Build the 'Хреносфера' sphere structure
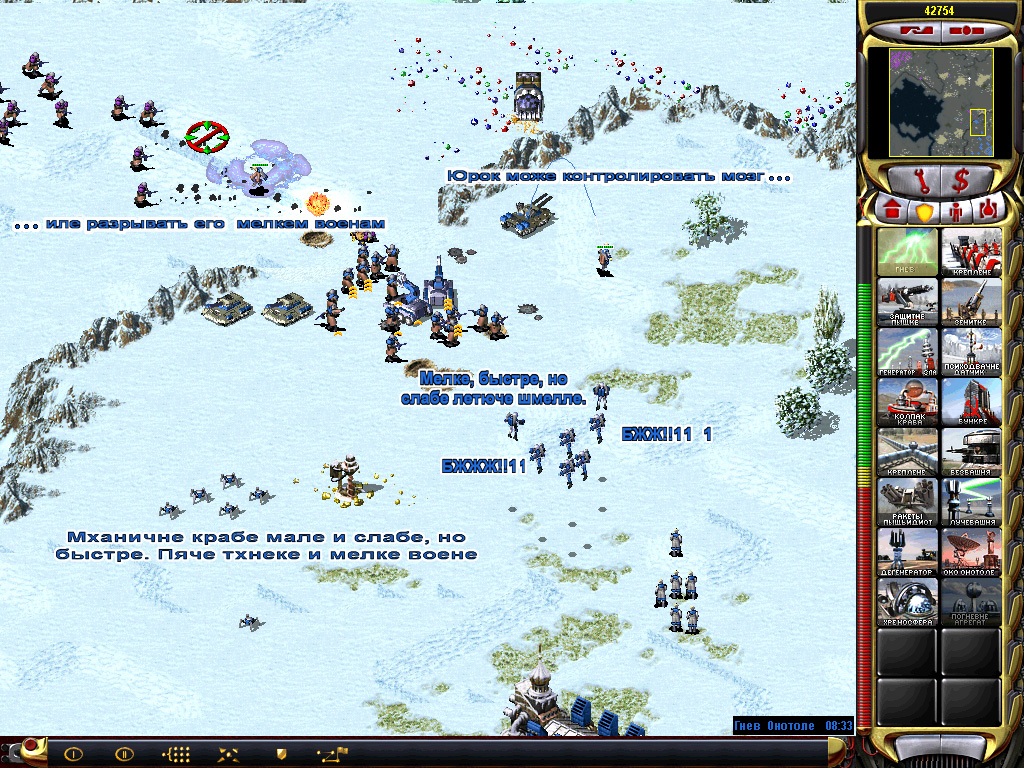The image size is (1024, 768). coord(908,602)
